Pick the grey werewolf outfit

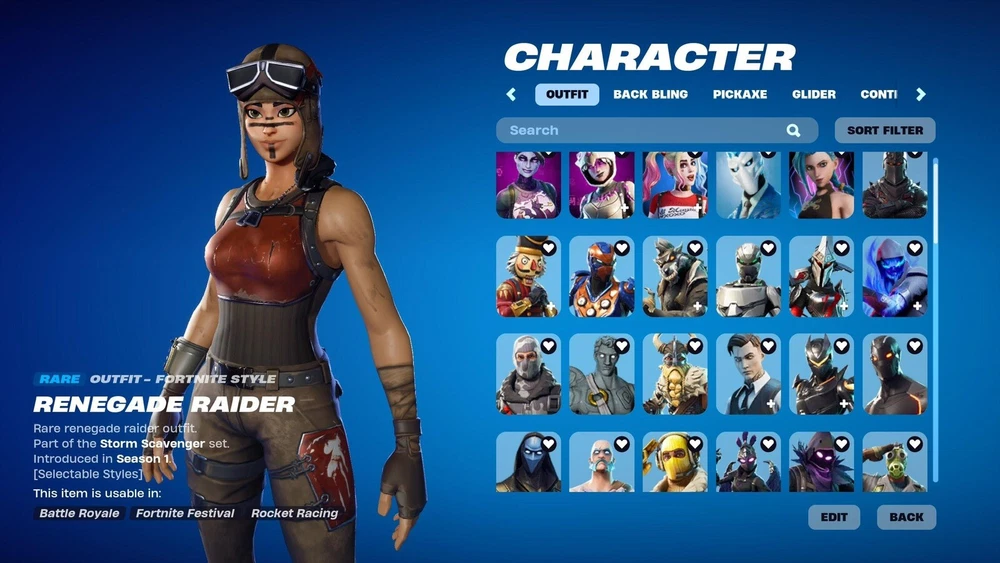pos(675,277)
